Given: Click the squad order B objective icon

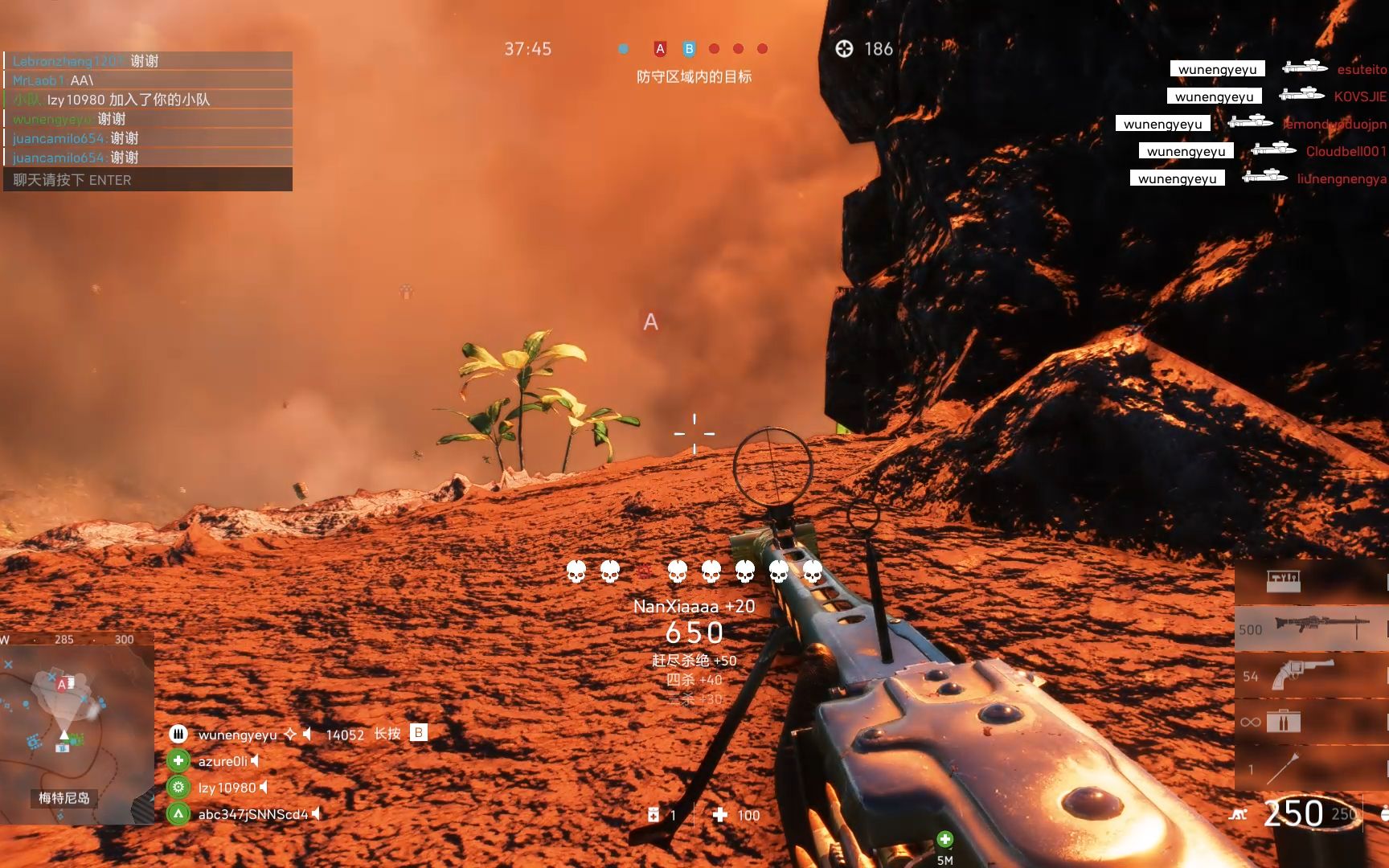Looking at the screenshot, I should [418, 733].
